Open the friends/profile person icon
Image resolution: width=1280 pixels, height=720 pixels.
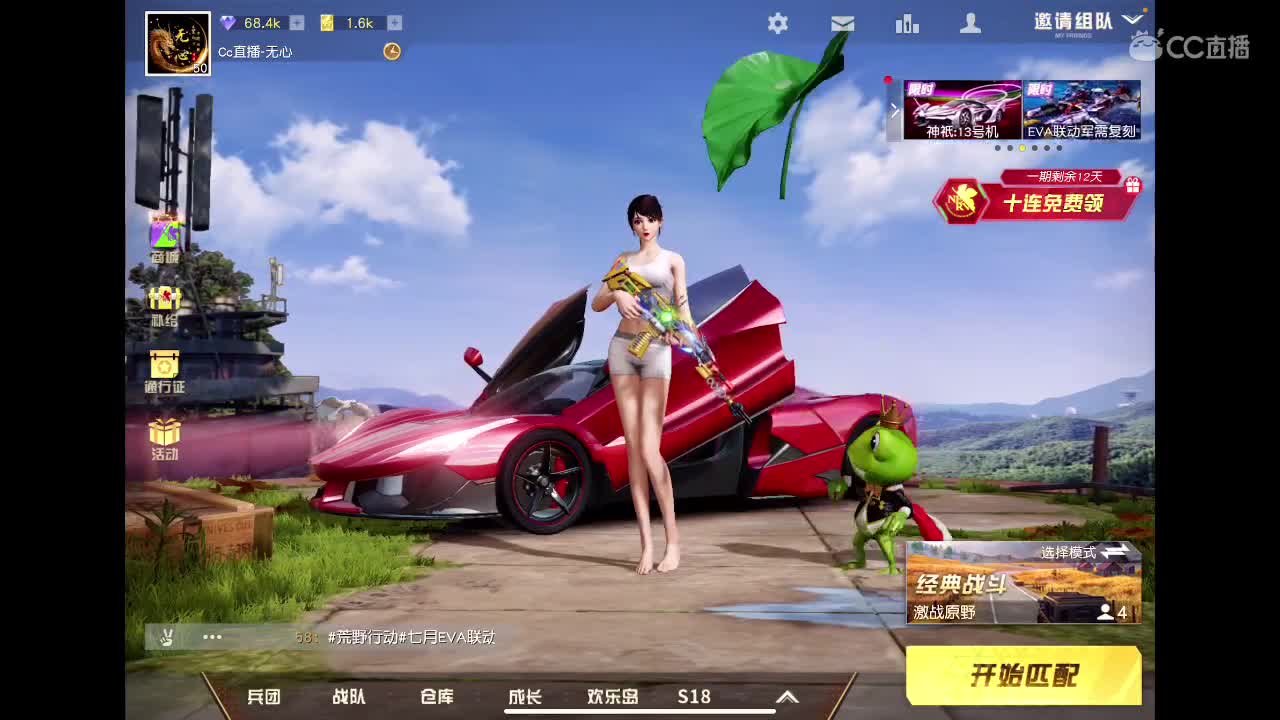point(970,23)
